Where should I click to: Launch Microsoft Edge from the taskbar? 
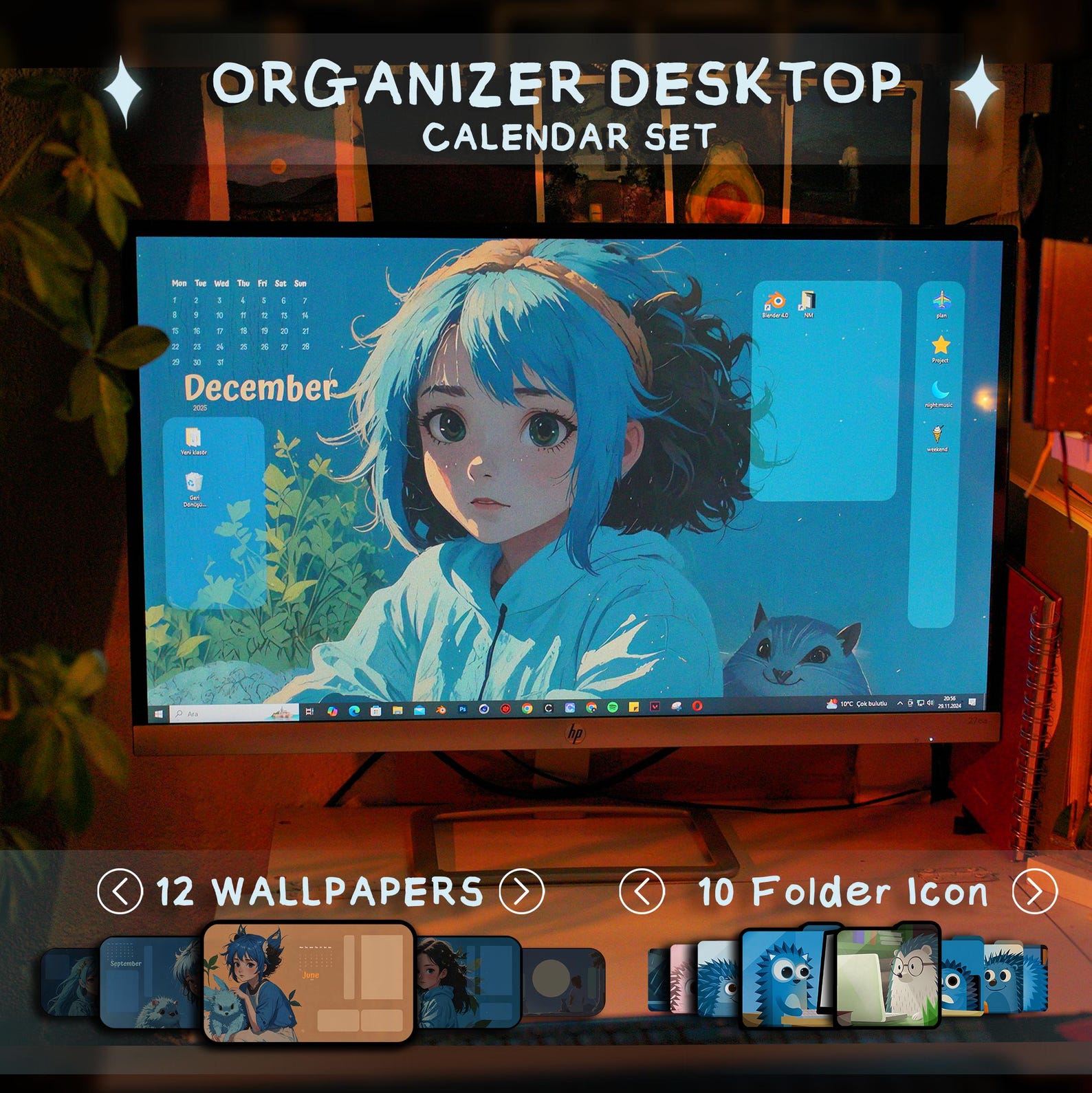tap(354, 711)
